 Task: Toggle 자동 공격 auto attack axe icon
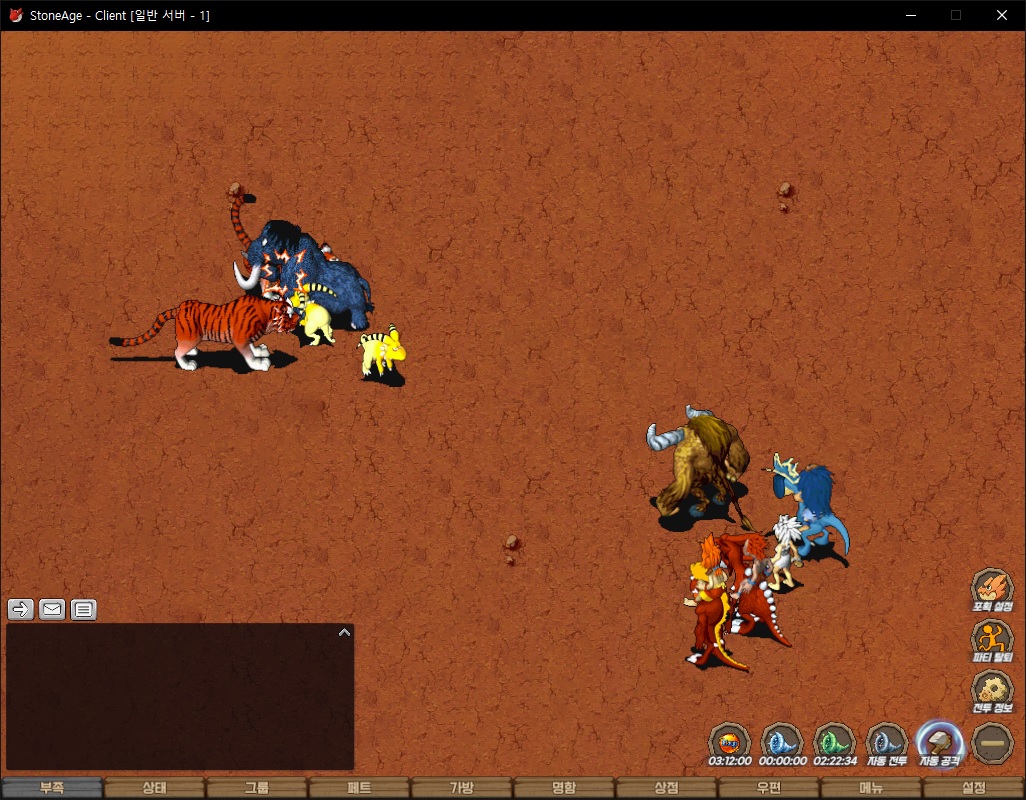tap(939, 742)
